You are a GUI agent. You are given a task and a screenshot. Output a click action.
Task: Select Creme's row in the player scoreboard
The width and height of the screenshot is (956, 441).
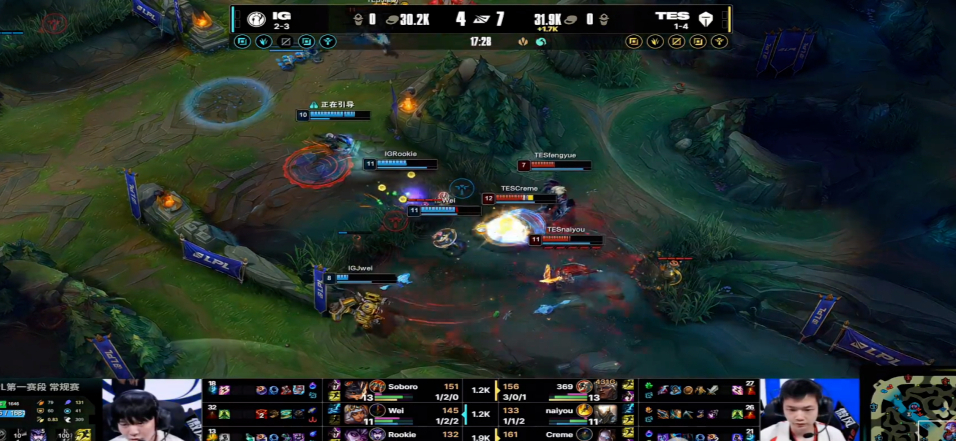click(560, 435)
